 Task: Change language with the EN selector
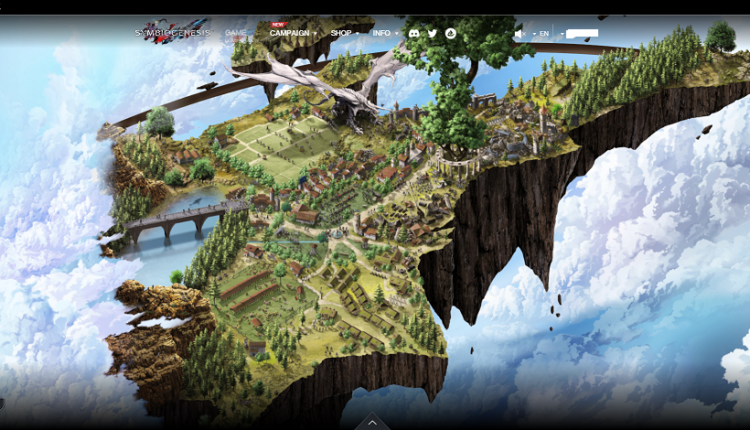click(545, 33)
